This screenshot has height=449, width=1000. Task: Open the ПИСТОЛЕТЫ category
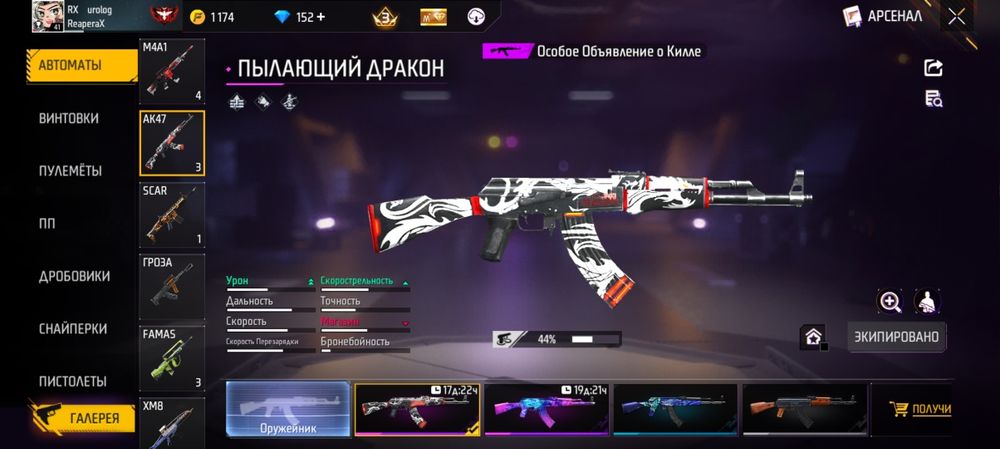coord(72,382)
